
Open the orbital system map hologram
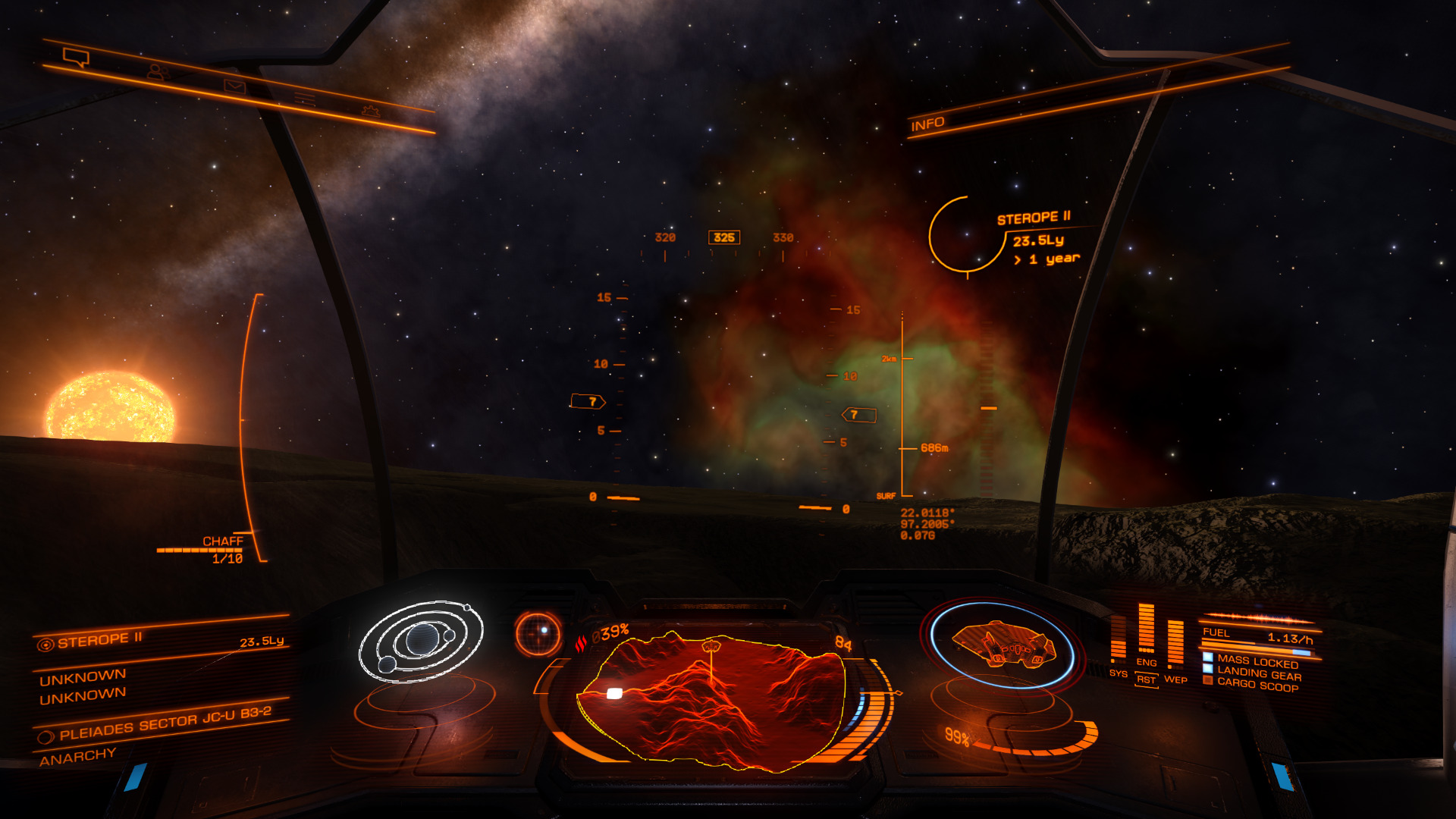click(421, 642)
